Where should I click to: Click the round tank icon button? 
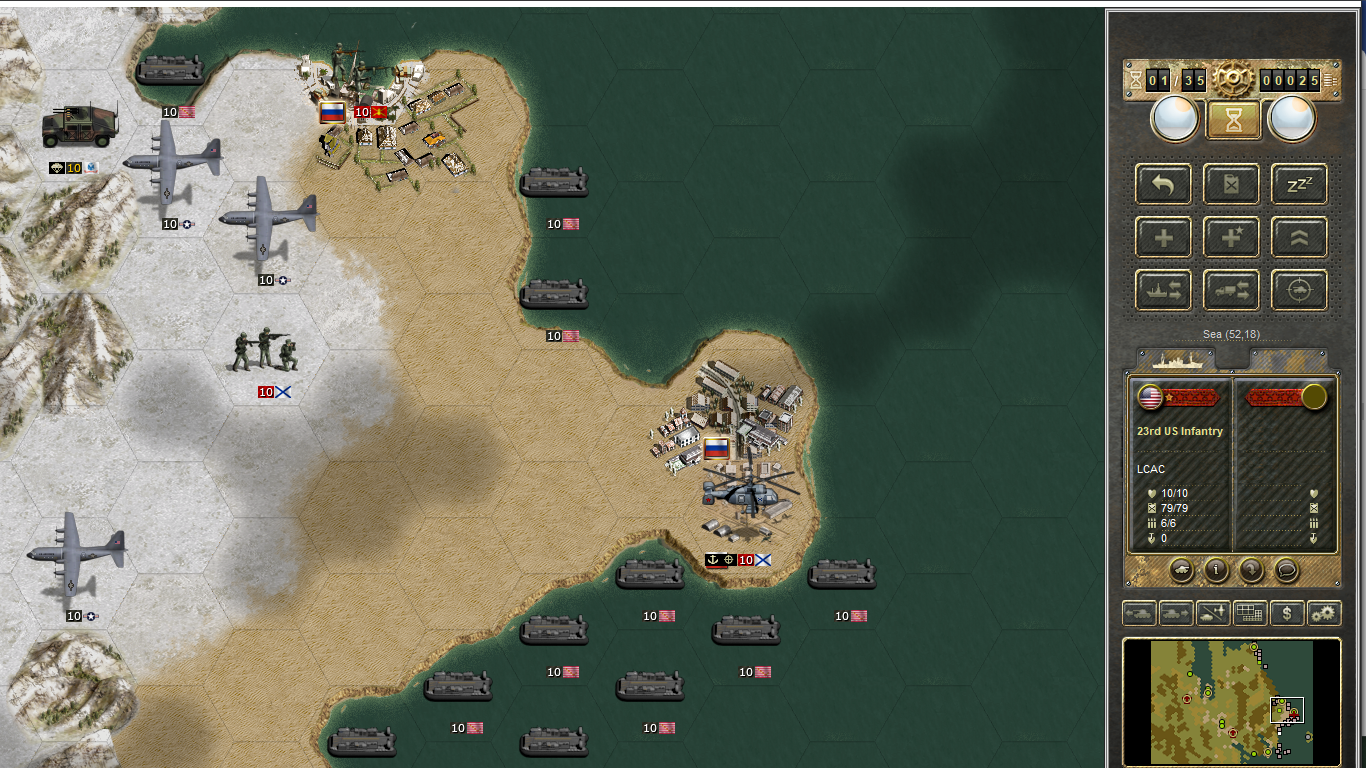coord(1181,570)
